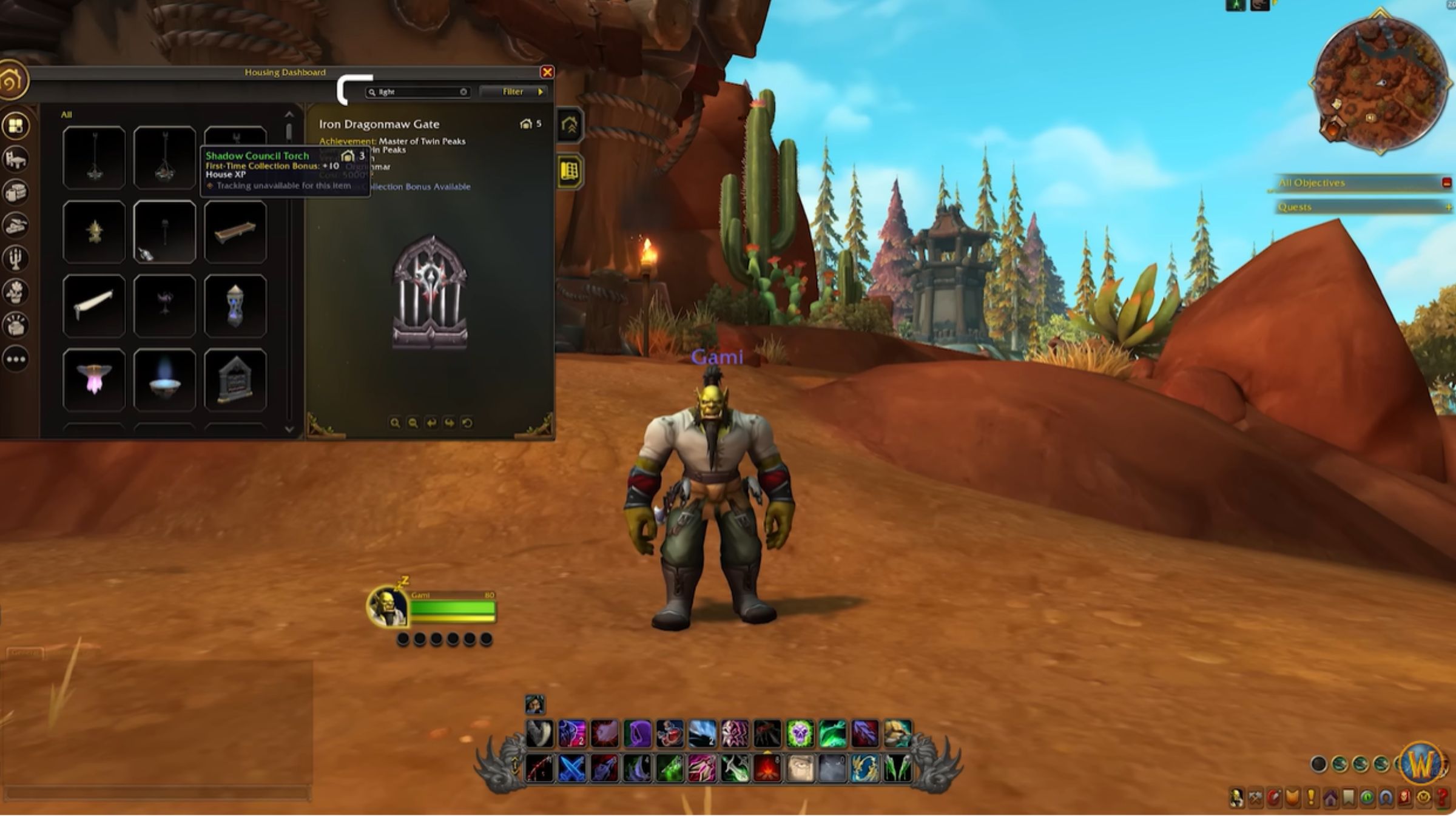Zoom in on the Iron Dragonmaw Gate preview
Image resolution: width=1456 pixels, height=819 pixels.
coord(395,423)
